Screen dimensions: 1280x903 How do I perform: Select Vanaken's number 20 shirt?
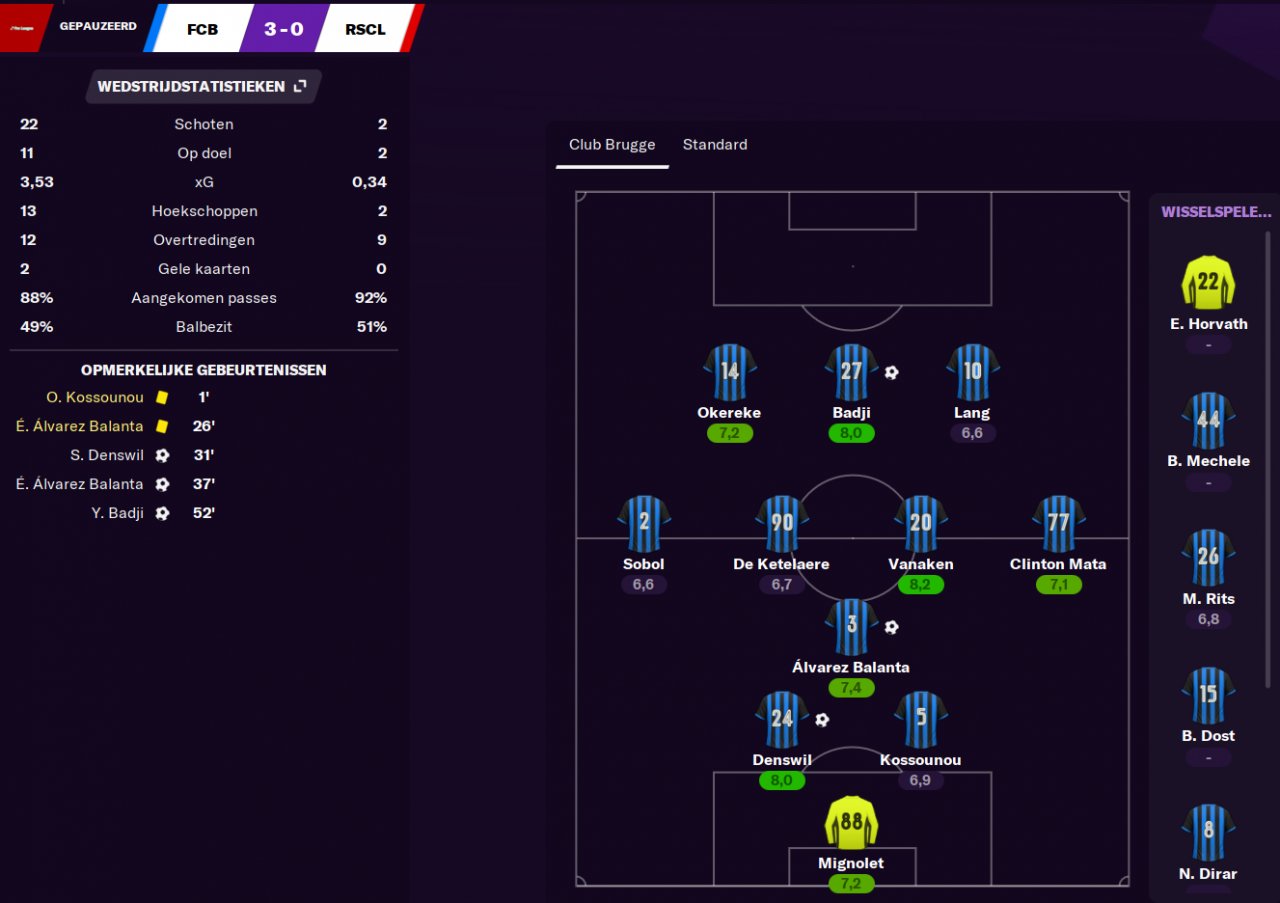tap(920, 524)
